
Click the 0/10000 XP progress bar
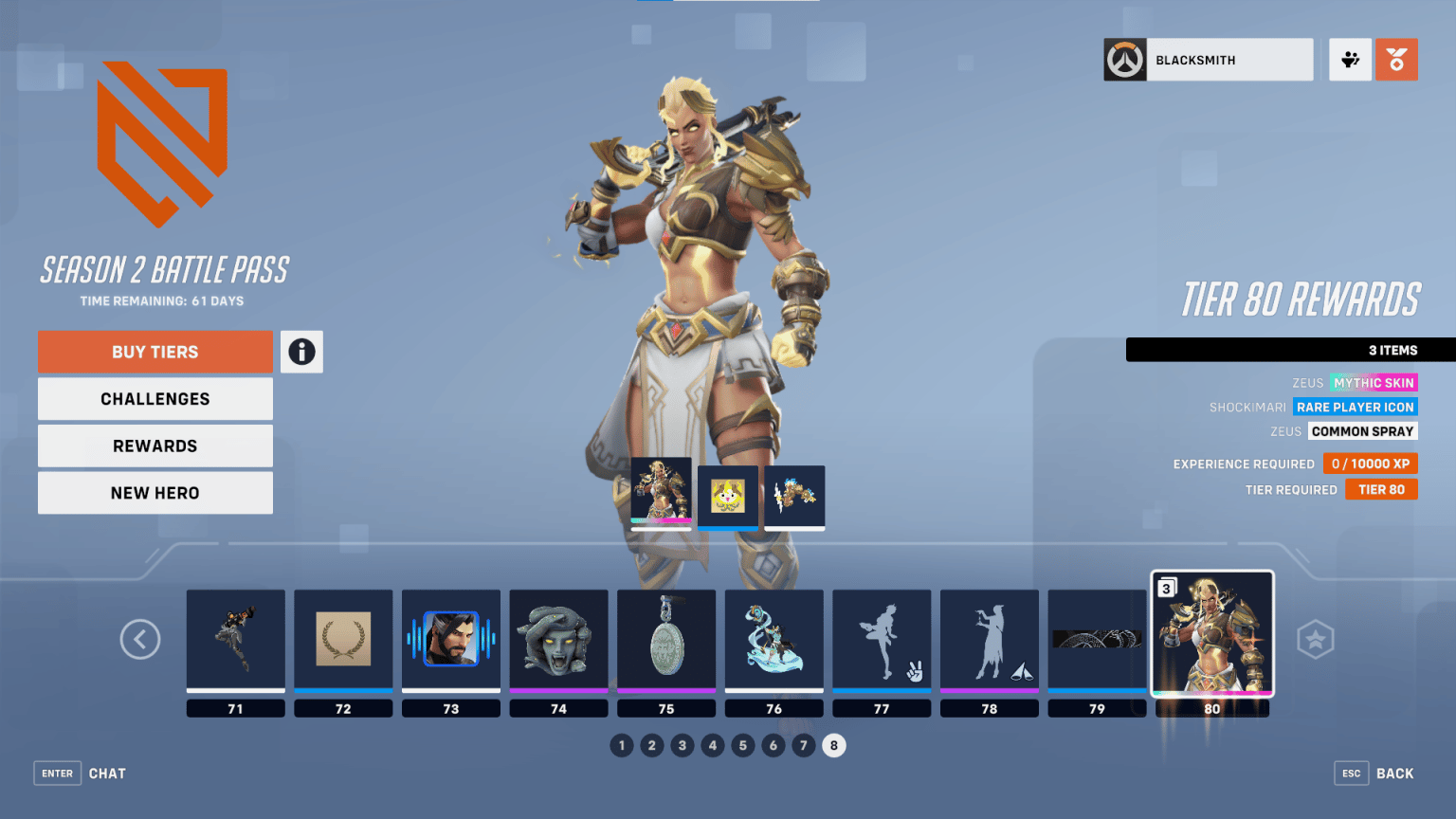(1370, 464)
